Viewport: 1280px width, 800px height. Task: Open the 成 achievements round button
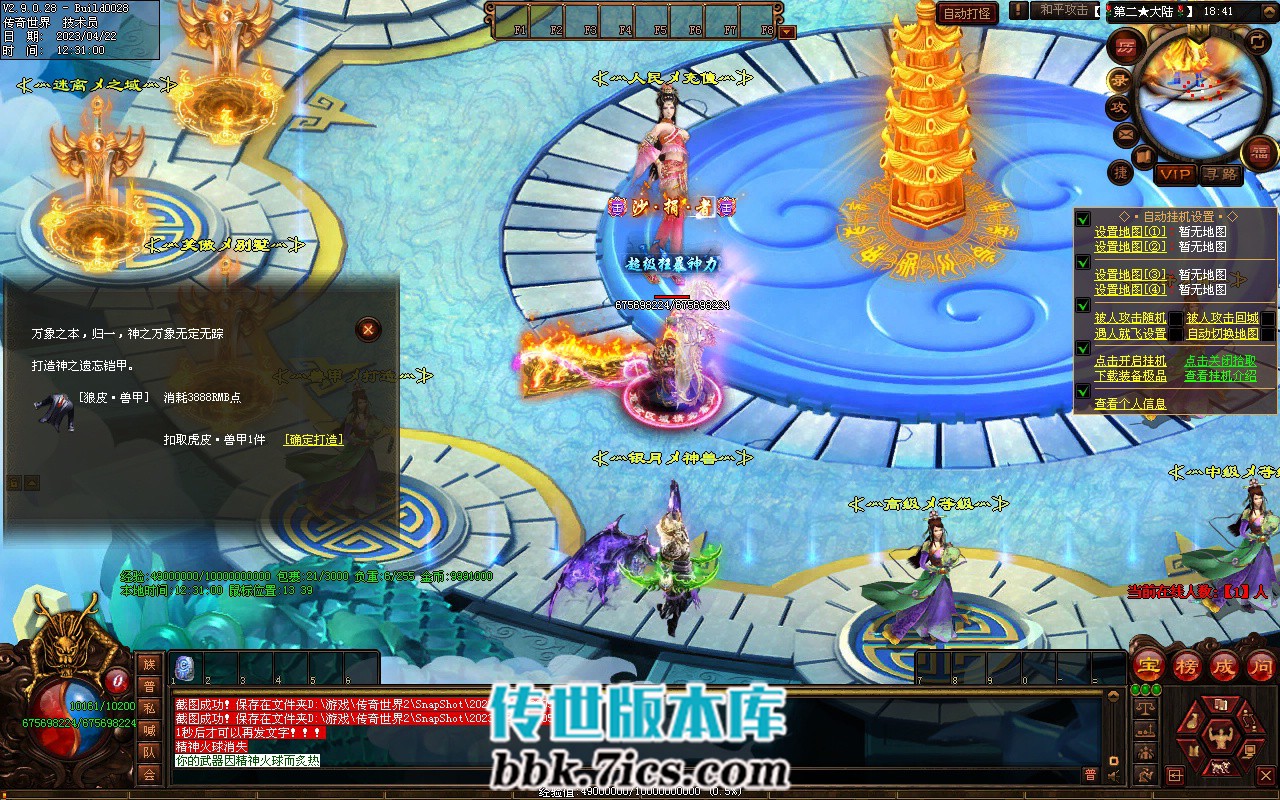pos(1224,664)
